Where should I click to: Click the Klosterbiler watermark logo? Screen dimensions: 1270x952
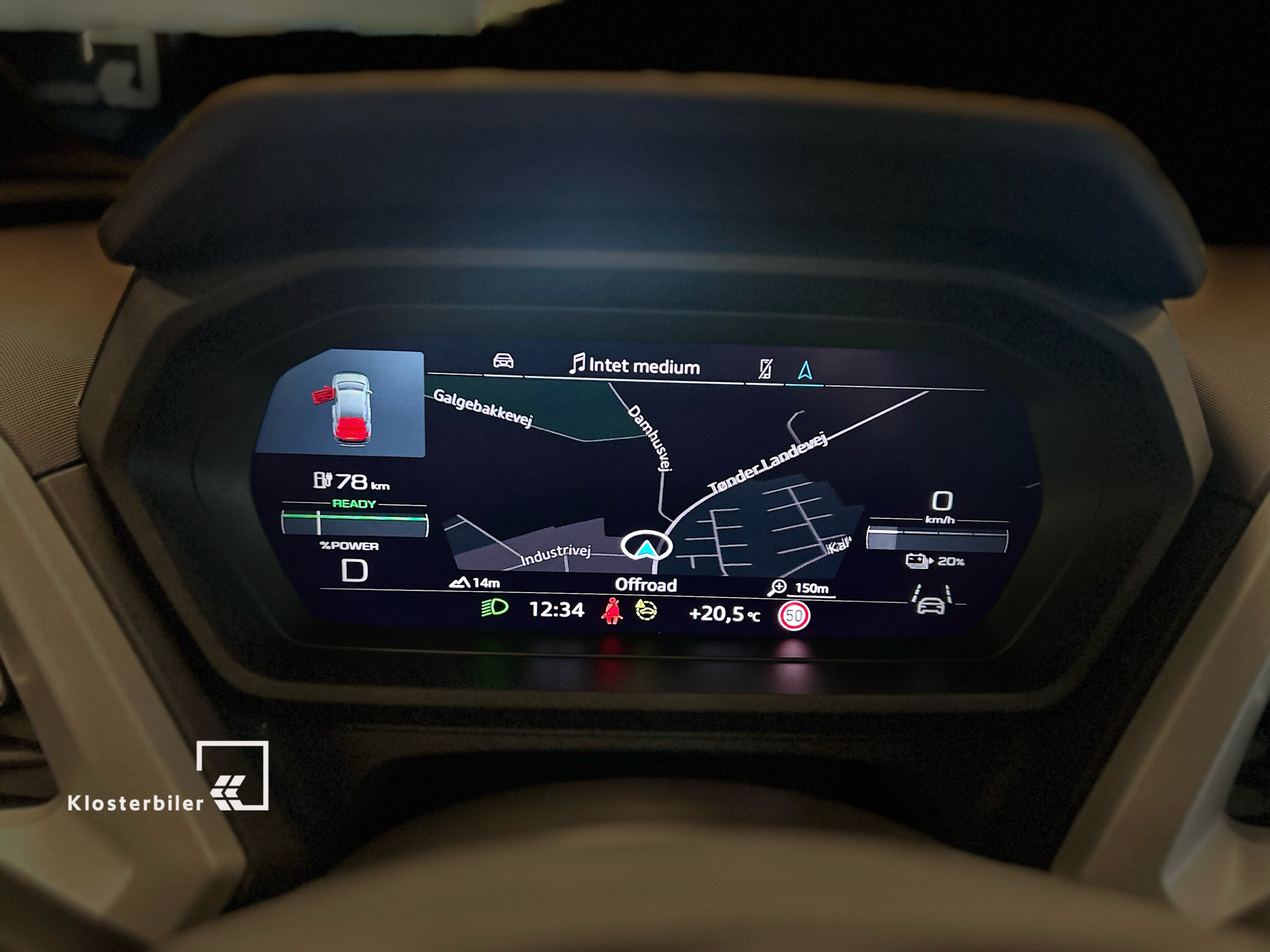tap(168, 777)
